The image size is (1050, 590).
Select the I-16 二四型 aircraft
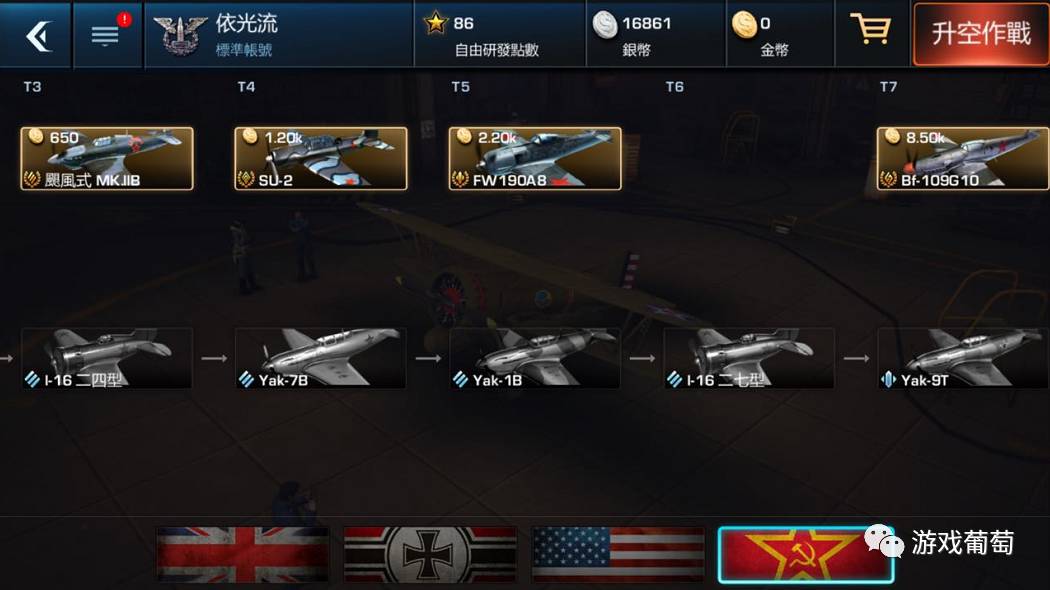point(107,358)
